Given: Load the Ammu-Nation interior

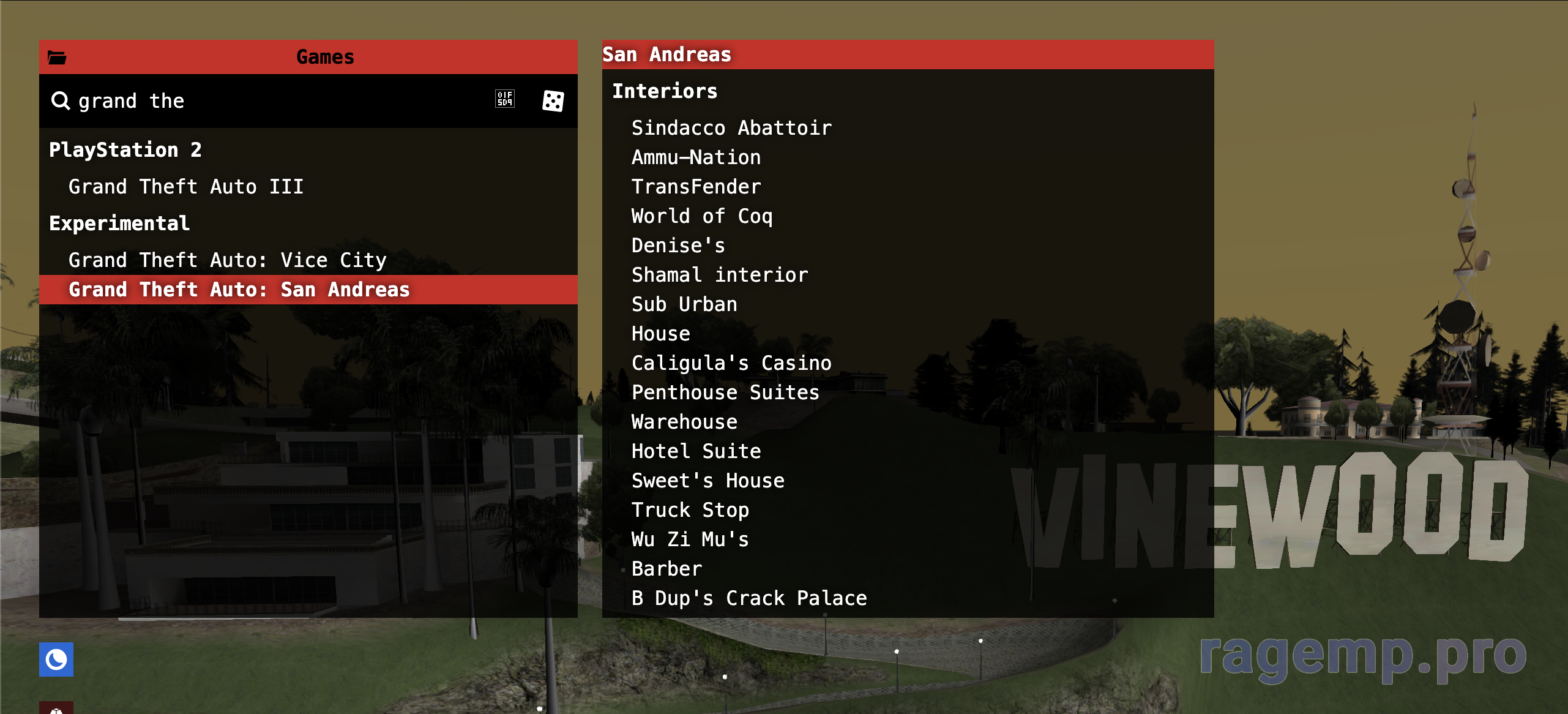Looking at the screenshot, I should point(696,157).
